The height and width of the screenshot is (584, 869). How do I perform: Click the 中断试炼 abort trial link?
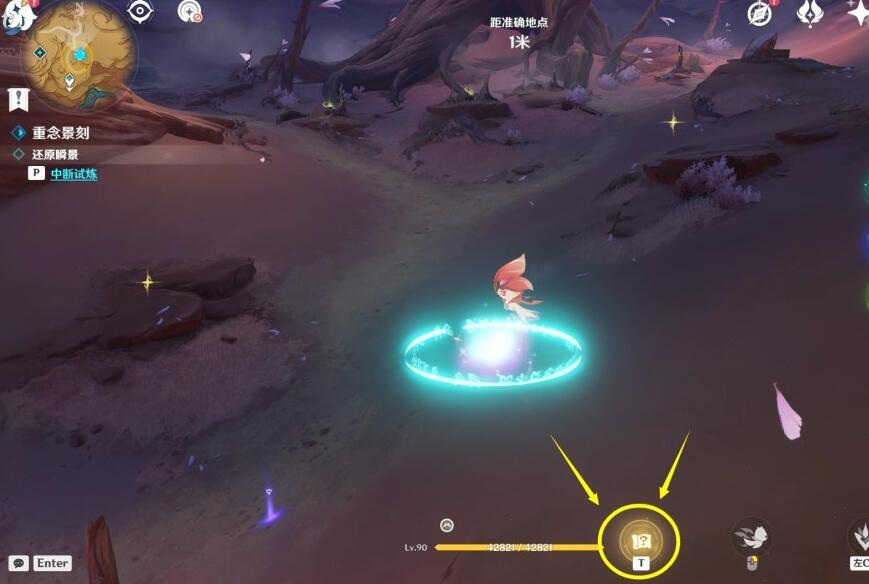point(74,173)
